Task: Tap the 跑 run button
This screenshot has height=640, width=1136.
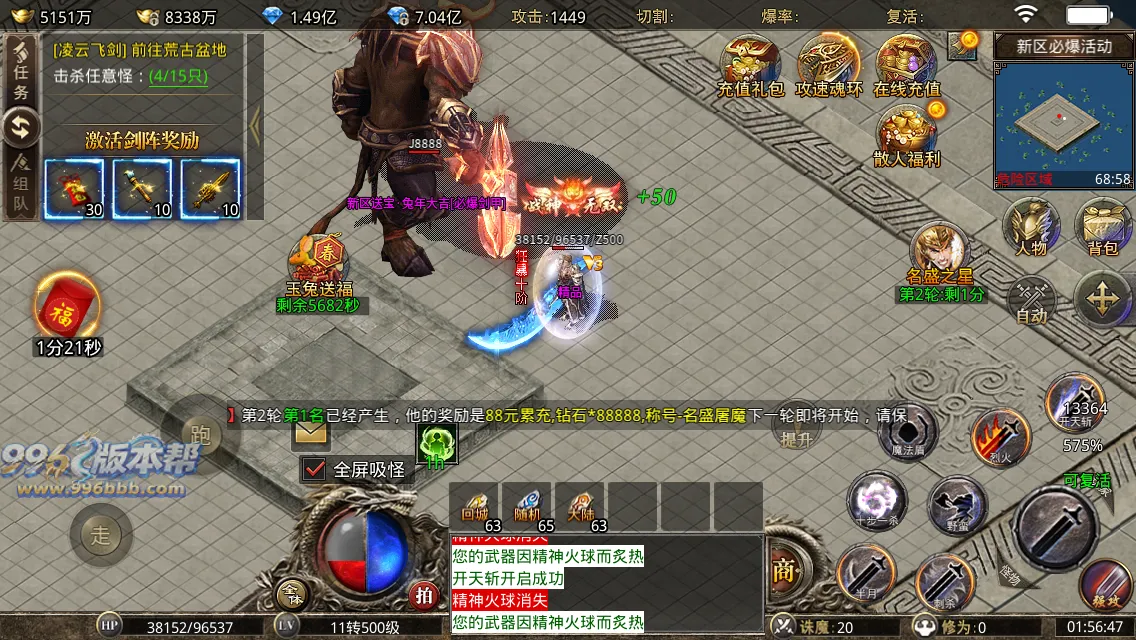Action: pos(199,434)
